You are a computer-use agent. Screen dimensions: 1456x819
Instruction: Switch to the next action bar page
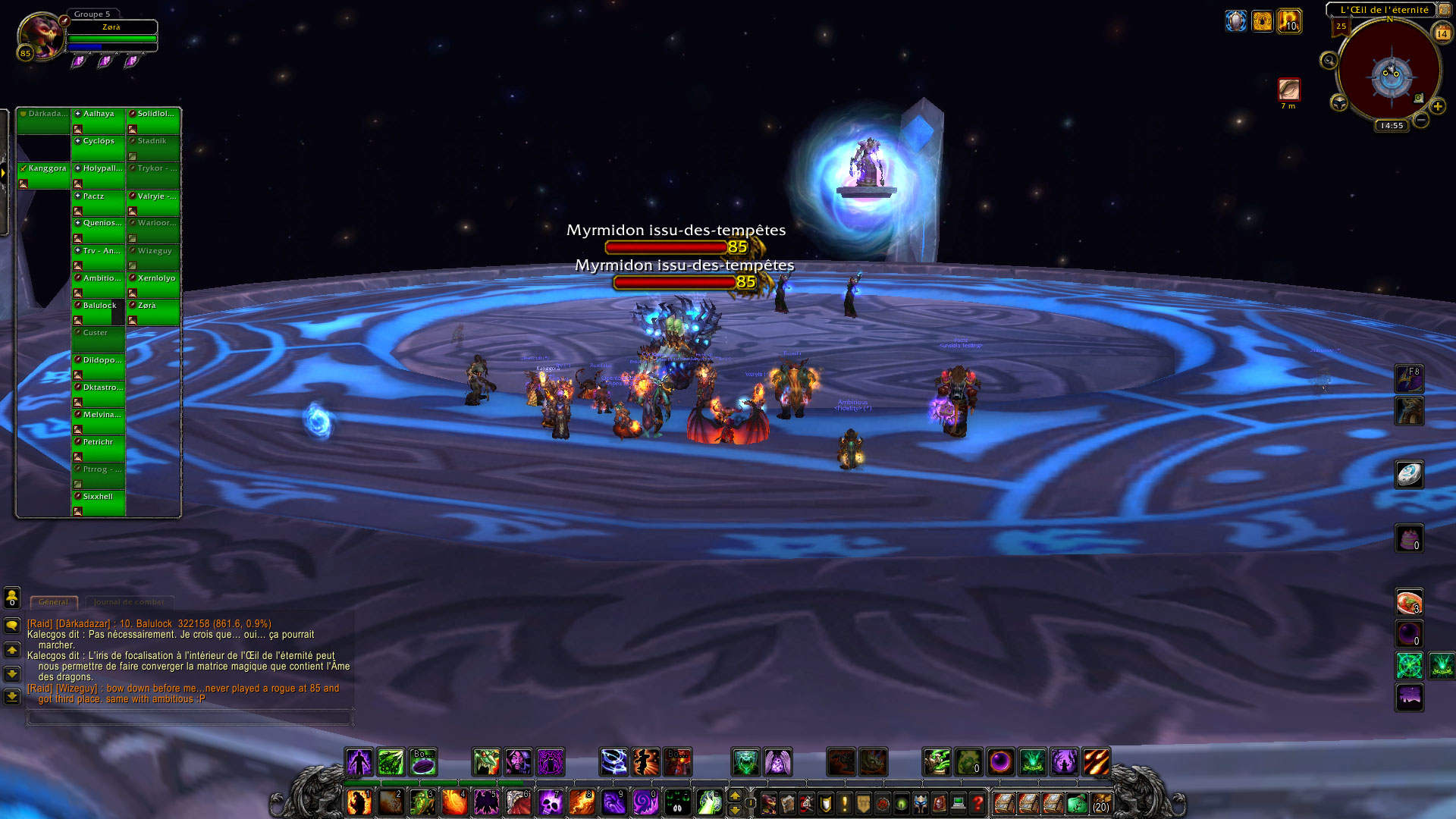pyautogui.click(x=734, y=795)
